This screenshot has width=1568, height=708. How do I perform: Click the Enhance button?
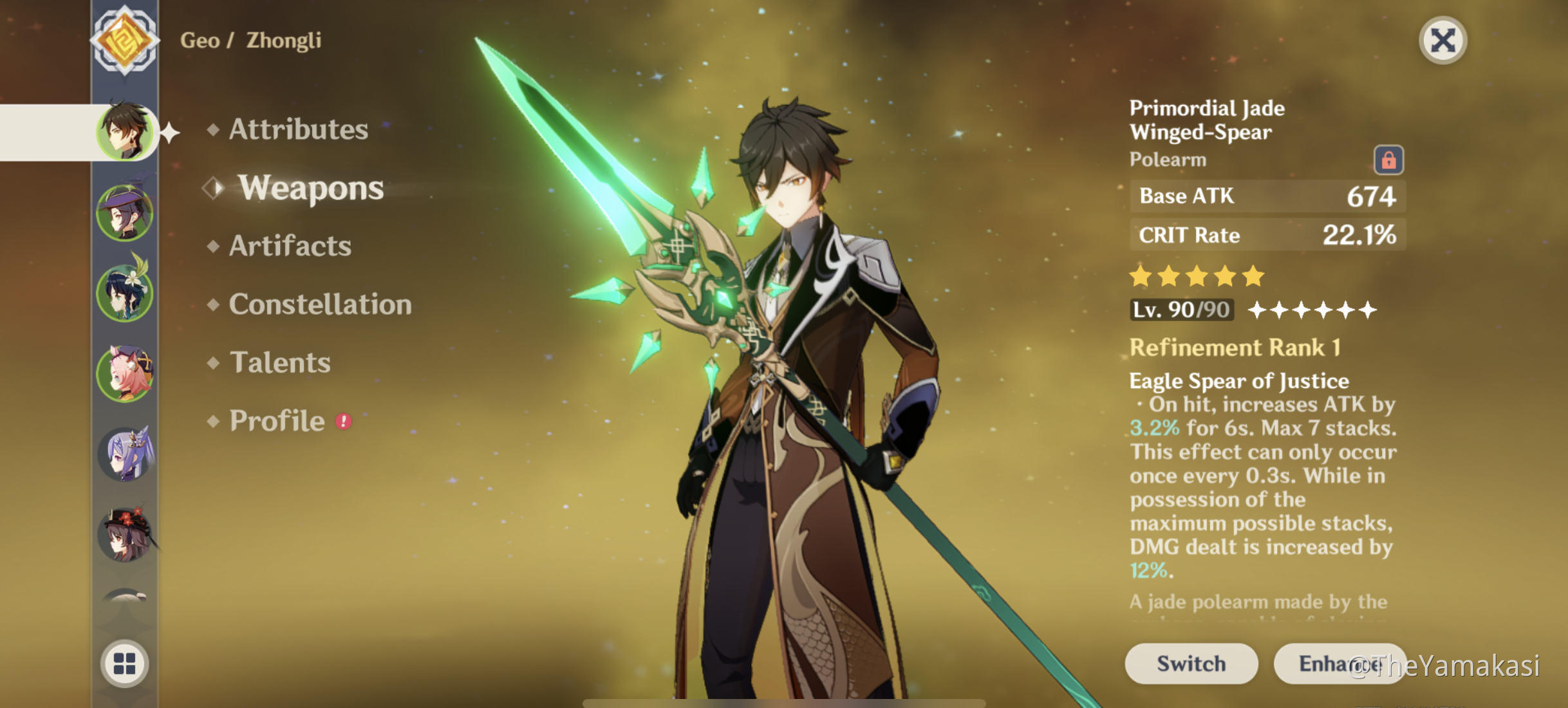1339,663
